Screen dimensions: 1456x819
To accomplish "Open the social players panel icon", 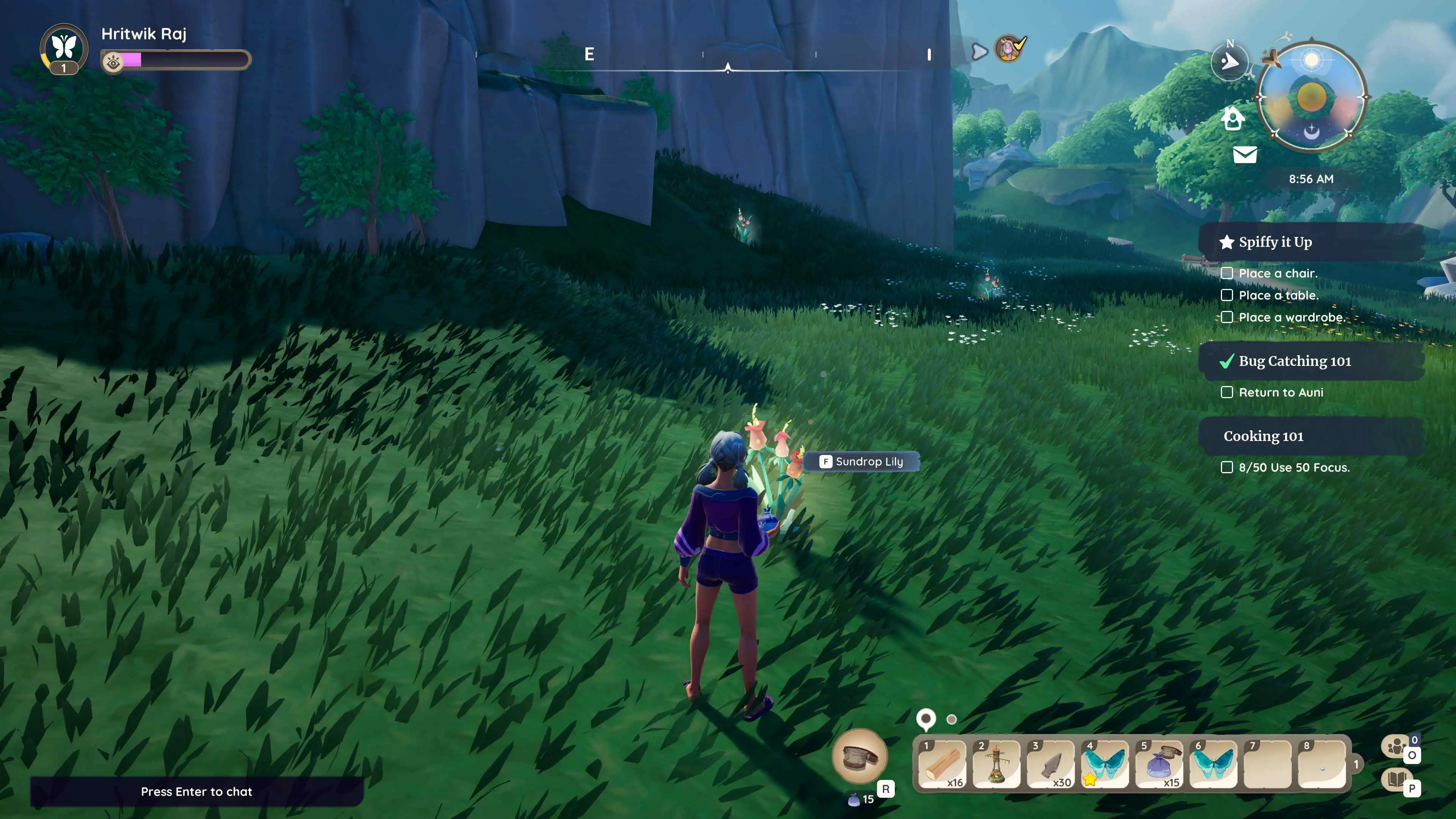I will pos(1396,747).
